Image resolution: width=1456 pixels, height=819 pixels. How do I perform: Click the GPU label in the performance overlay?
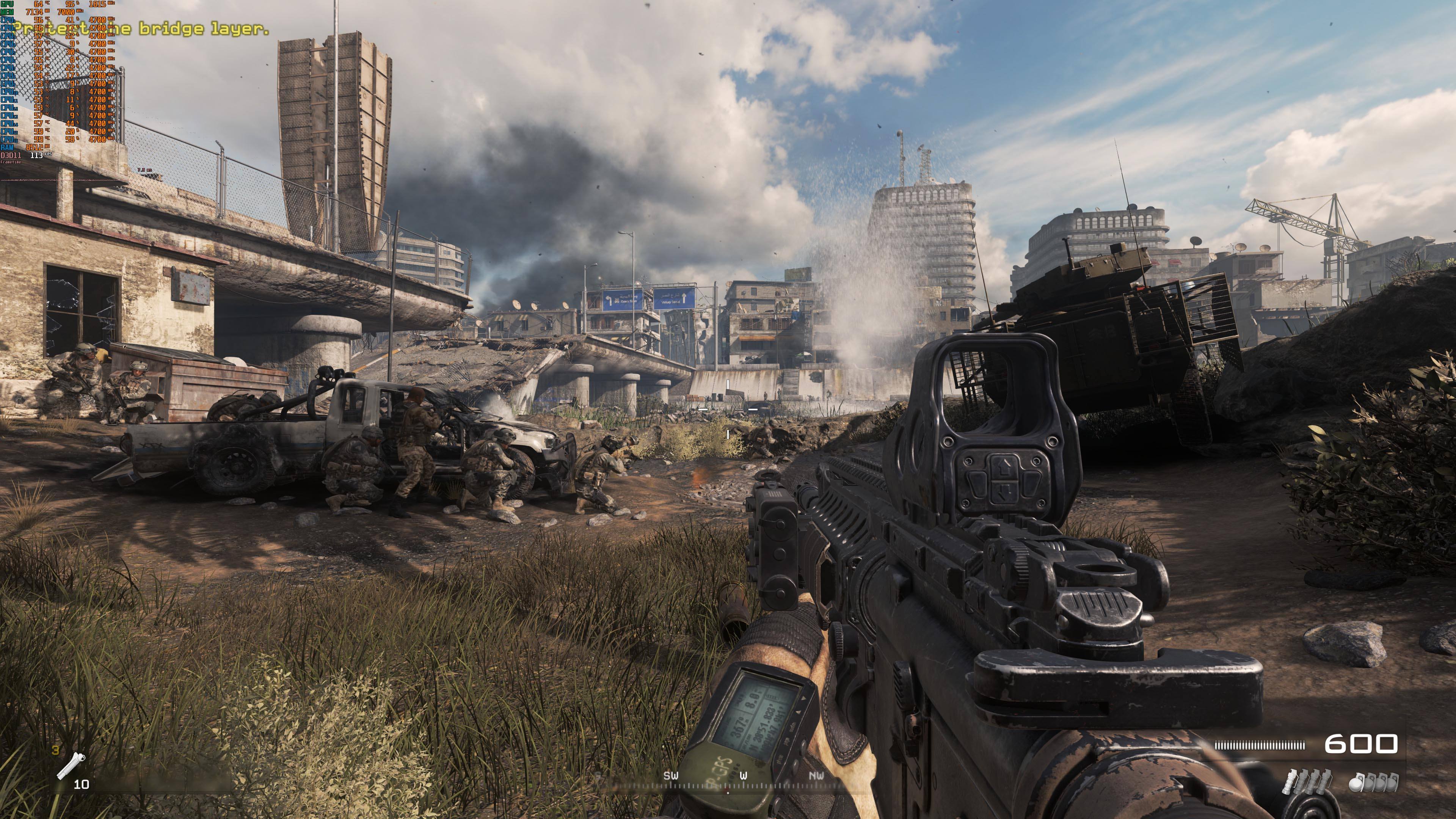7,5
